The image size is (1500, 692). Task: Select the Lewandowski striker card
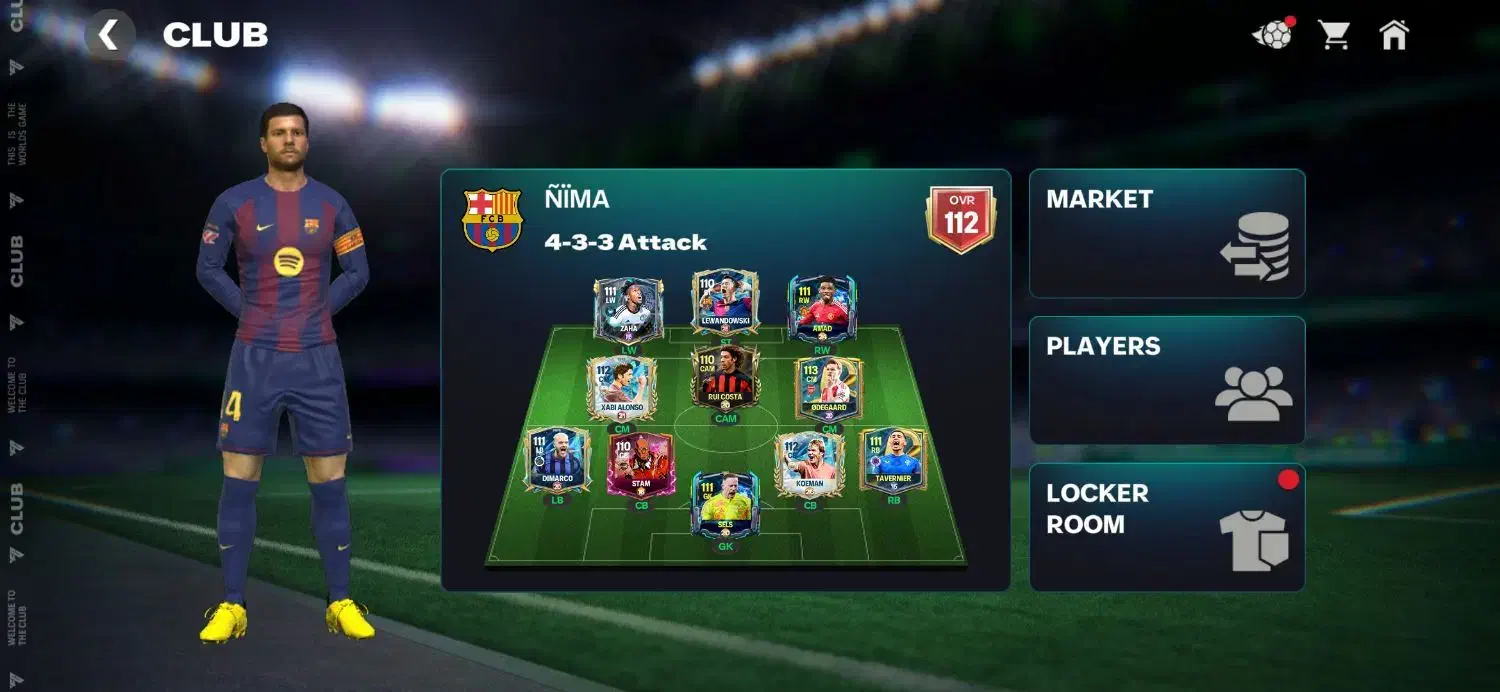725,301
